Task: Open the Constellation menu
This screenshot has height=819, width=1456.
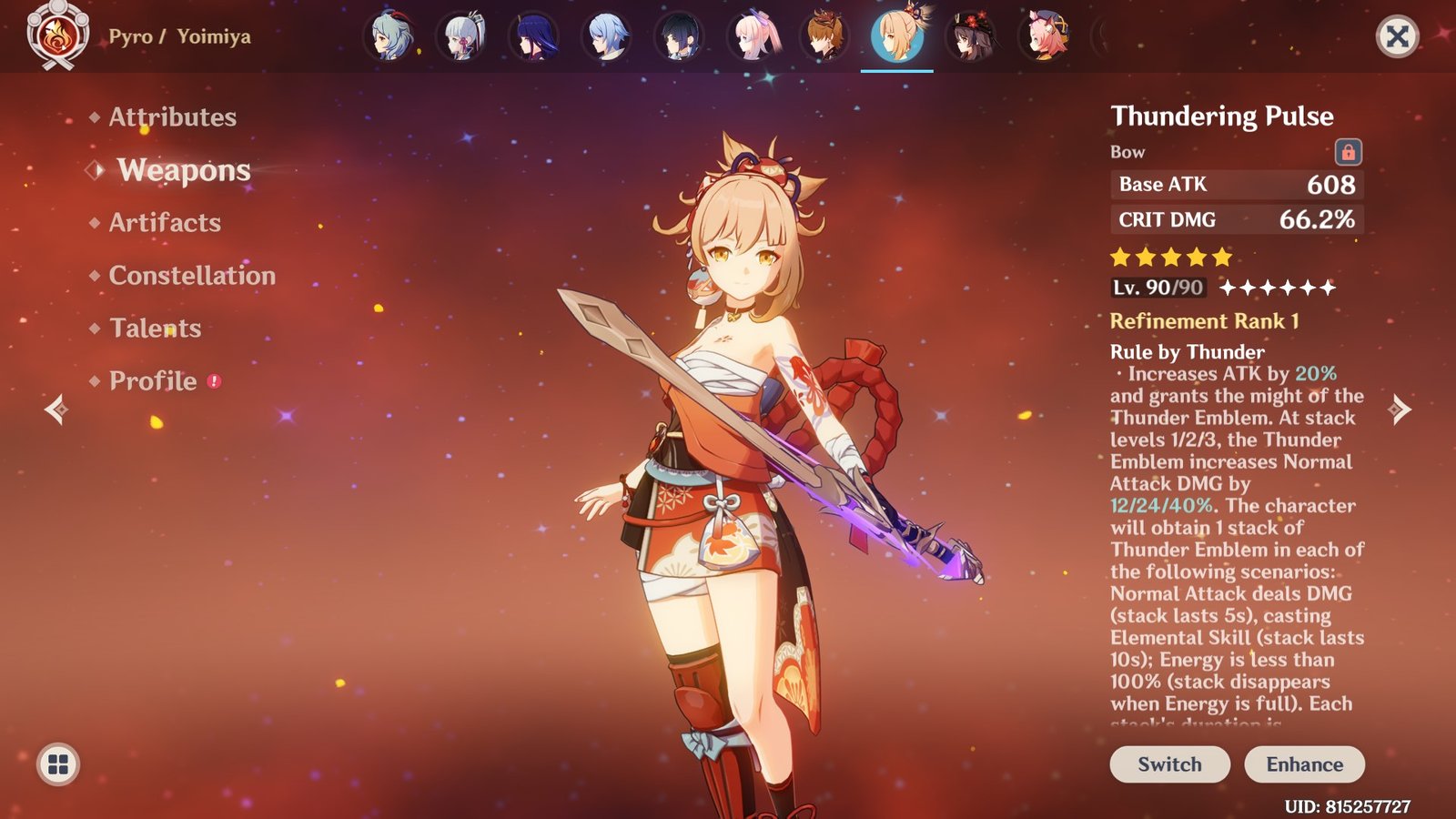Action: (192, 276)
